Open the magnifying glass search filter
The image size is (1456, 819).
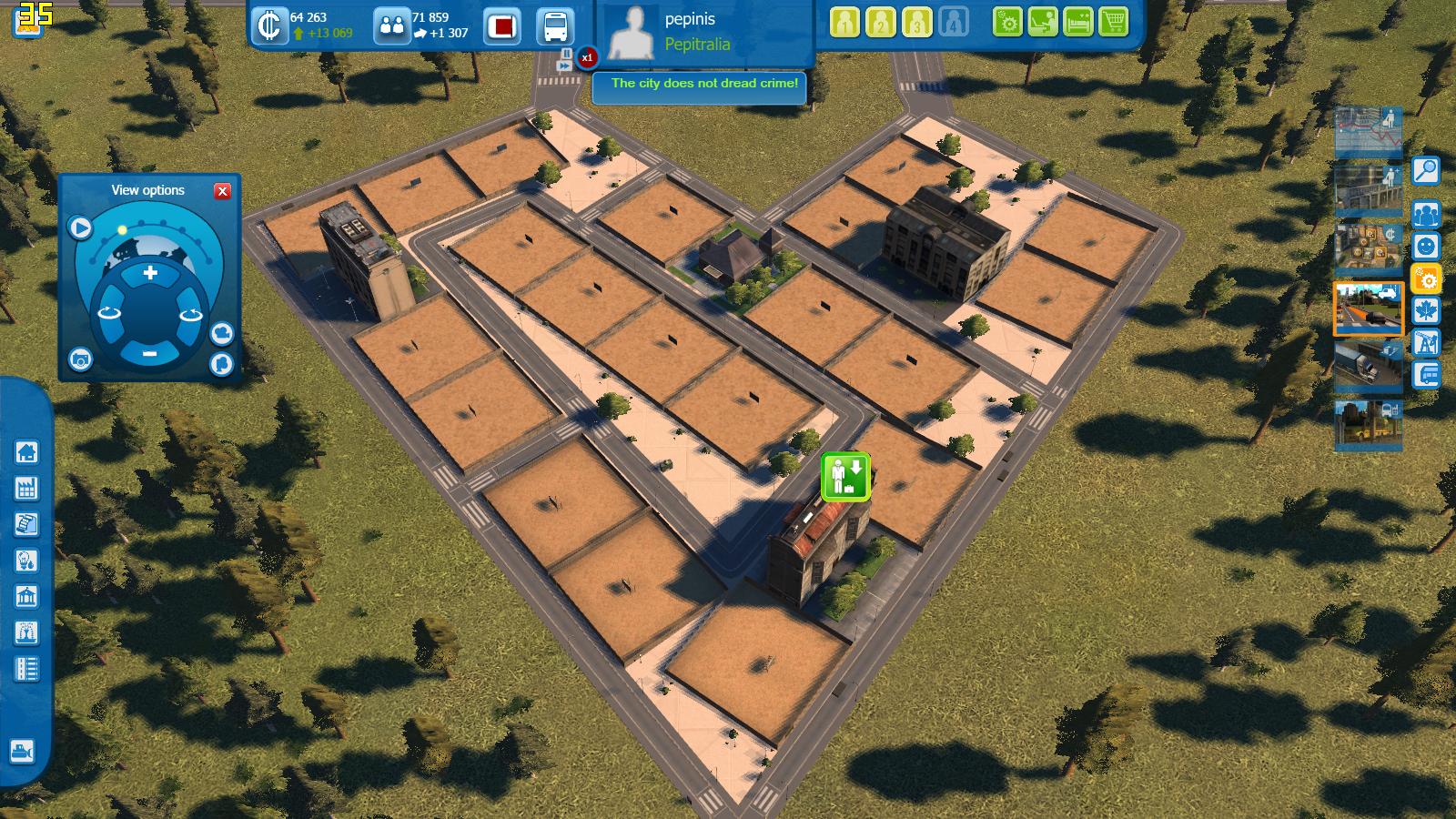[x=1425, y=170]
